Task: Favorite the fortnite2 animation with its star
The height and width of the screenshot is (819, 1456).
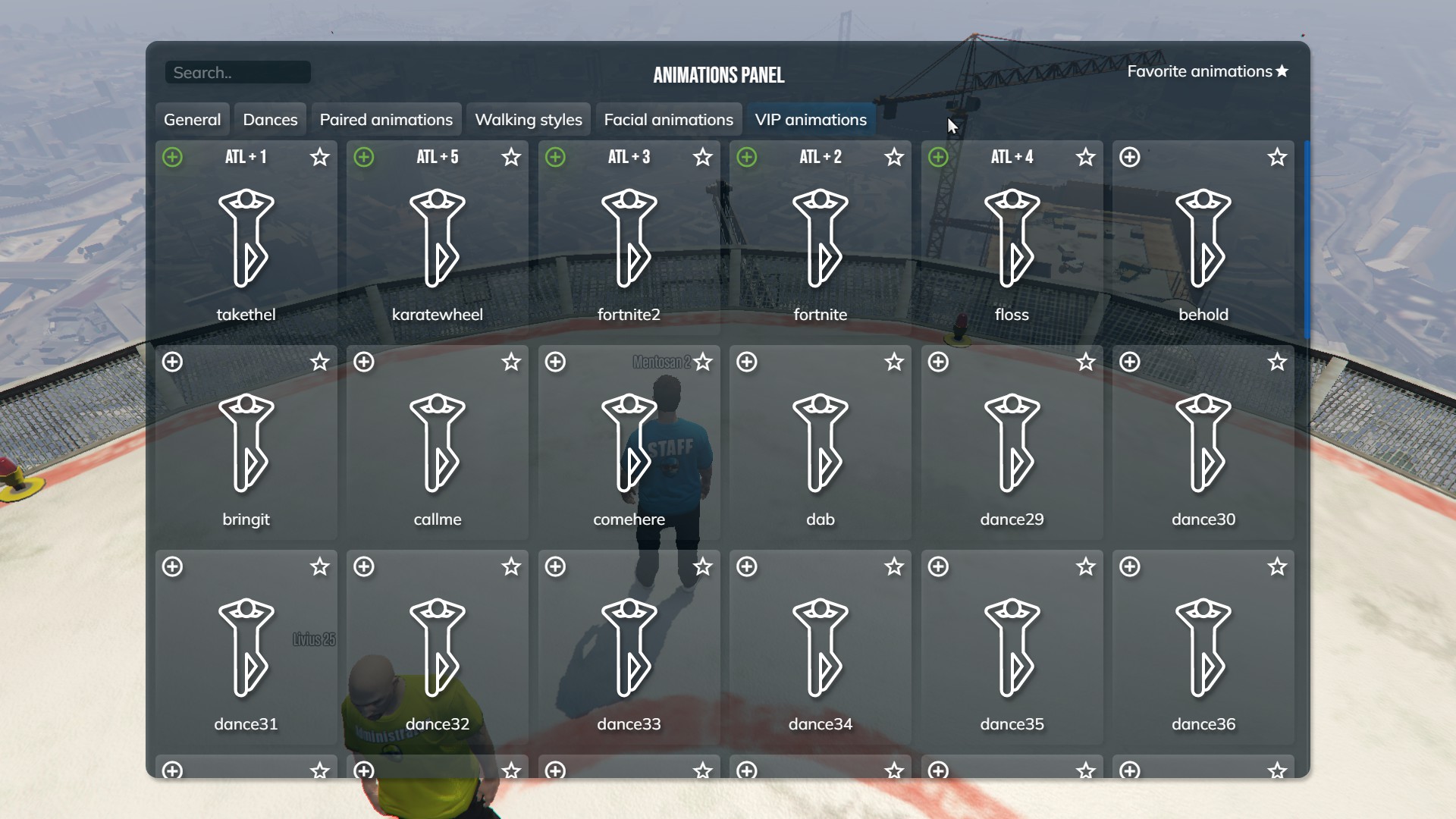Action: click(703, 157)
